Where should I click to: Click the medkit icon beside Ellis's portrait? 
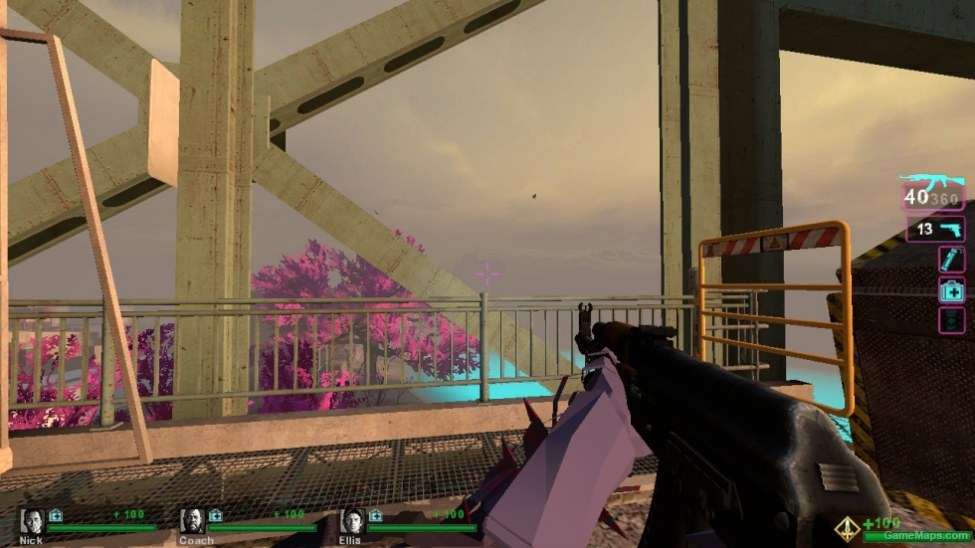coord(376,516)
